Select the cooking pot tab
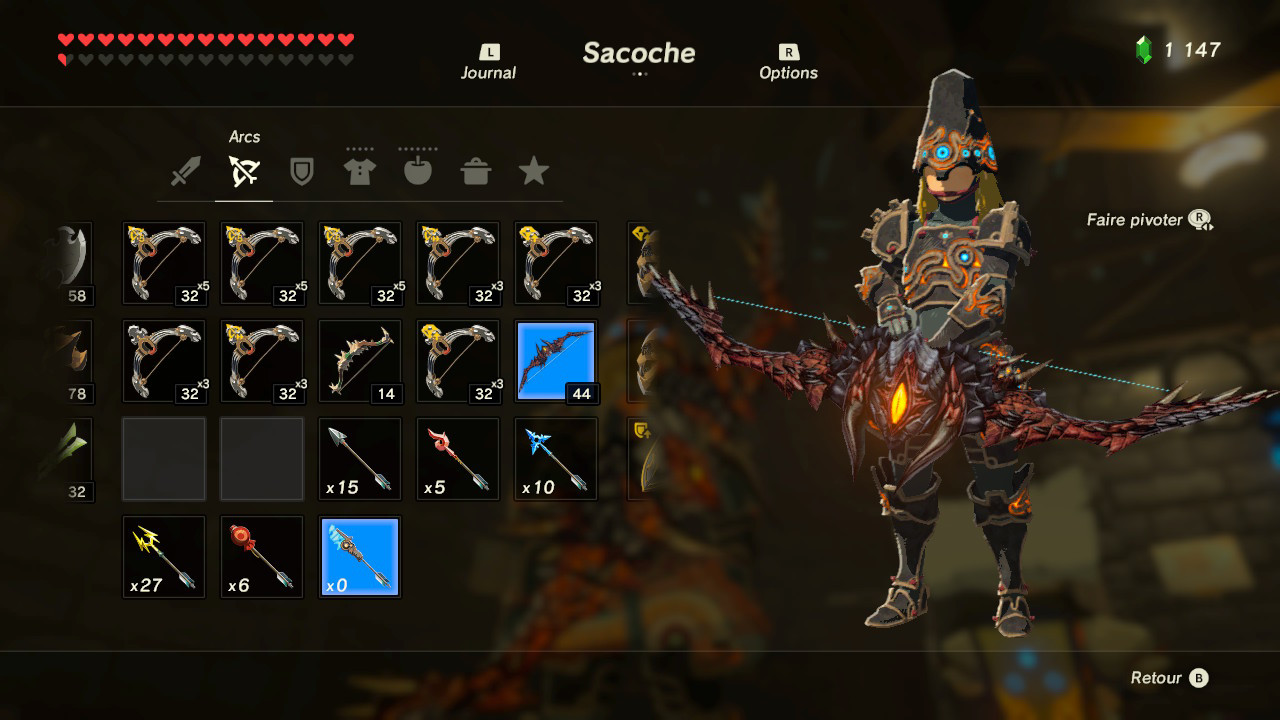Screen dimensions: 1280x720 coord(477,170)
